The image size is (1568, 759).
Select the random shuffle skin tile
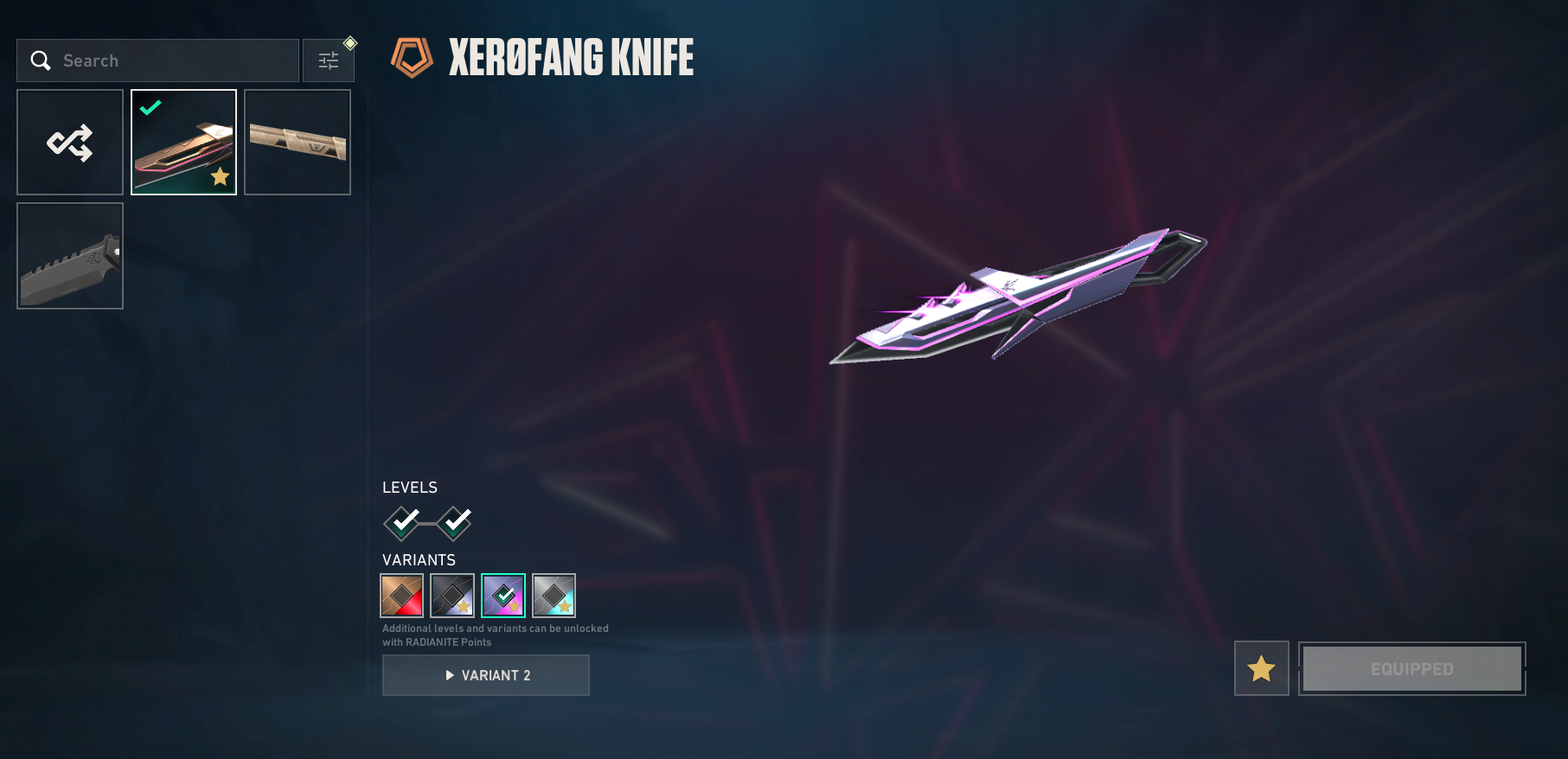(x=70, y=143)
